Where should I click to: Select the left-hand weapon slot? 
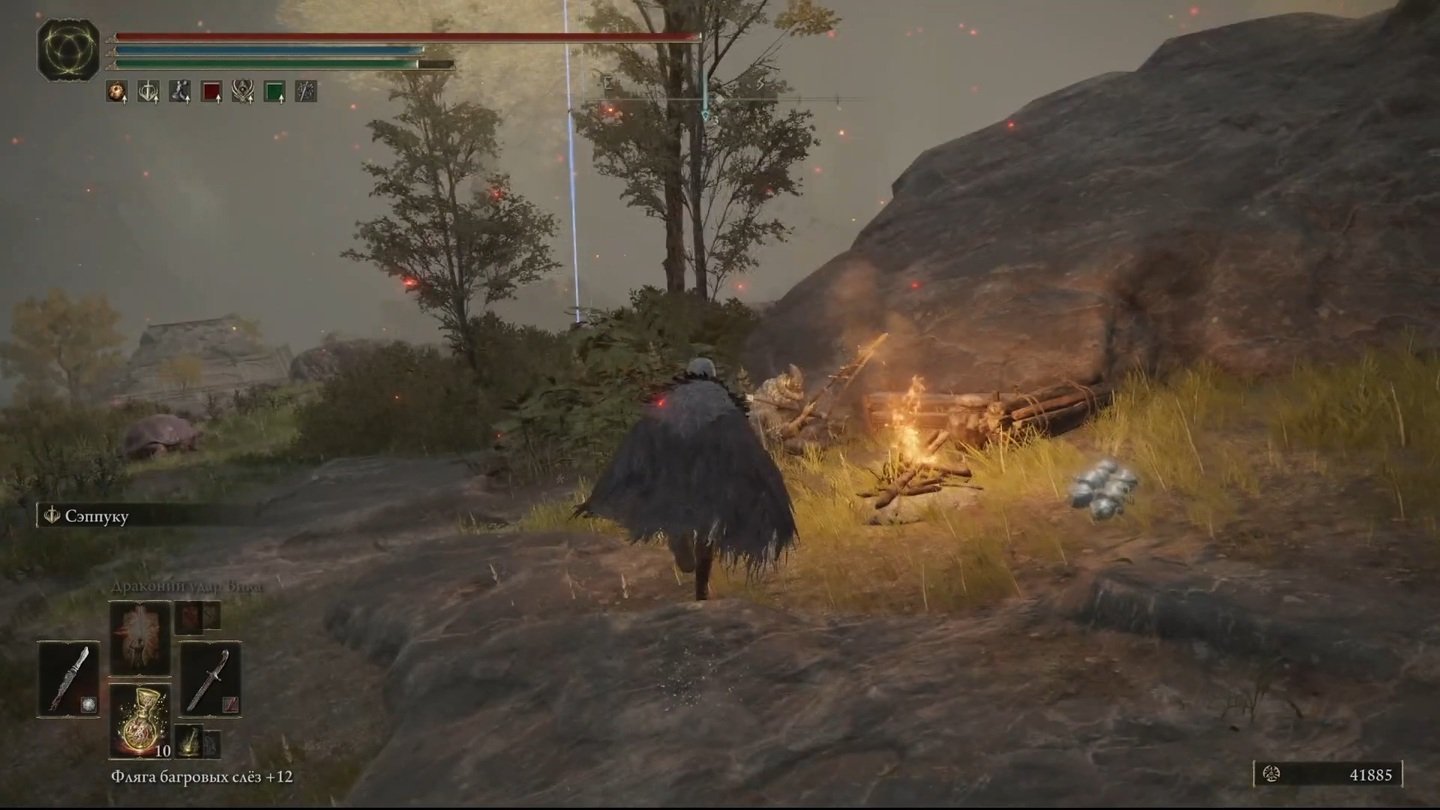tap(69, 679)
